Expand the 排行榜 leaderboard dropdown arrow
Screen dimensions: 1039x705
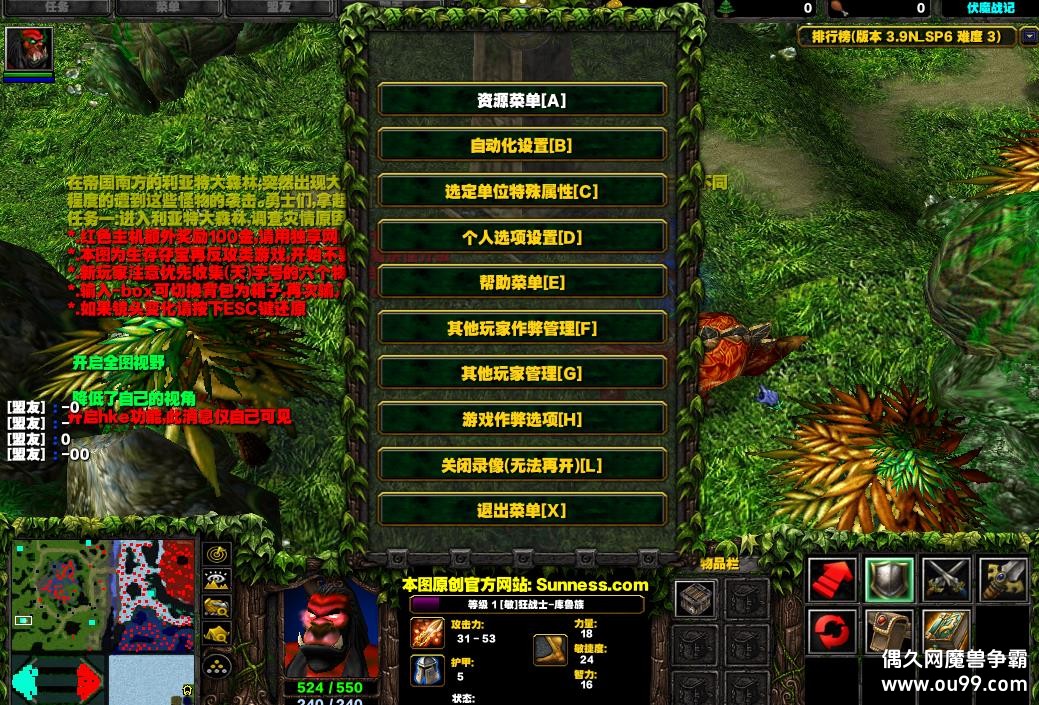[1029, 37]
